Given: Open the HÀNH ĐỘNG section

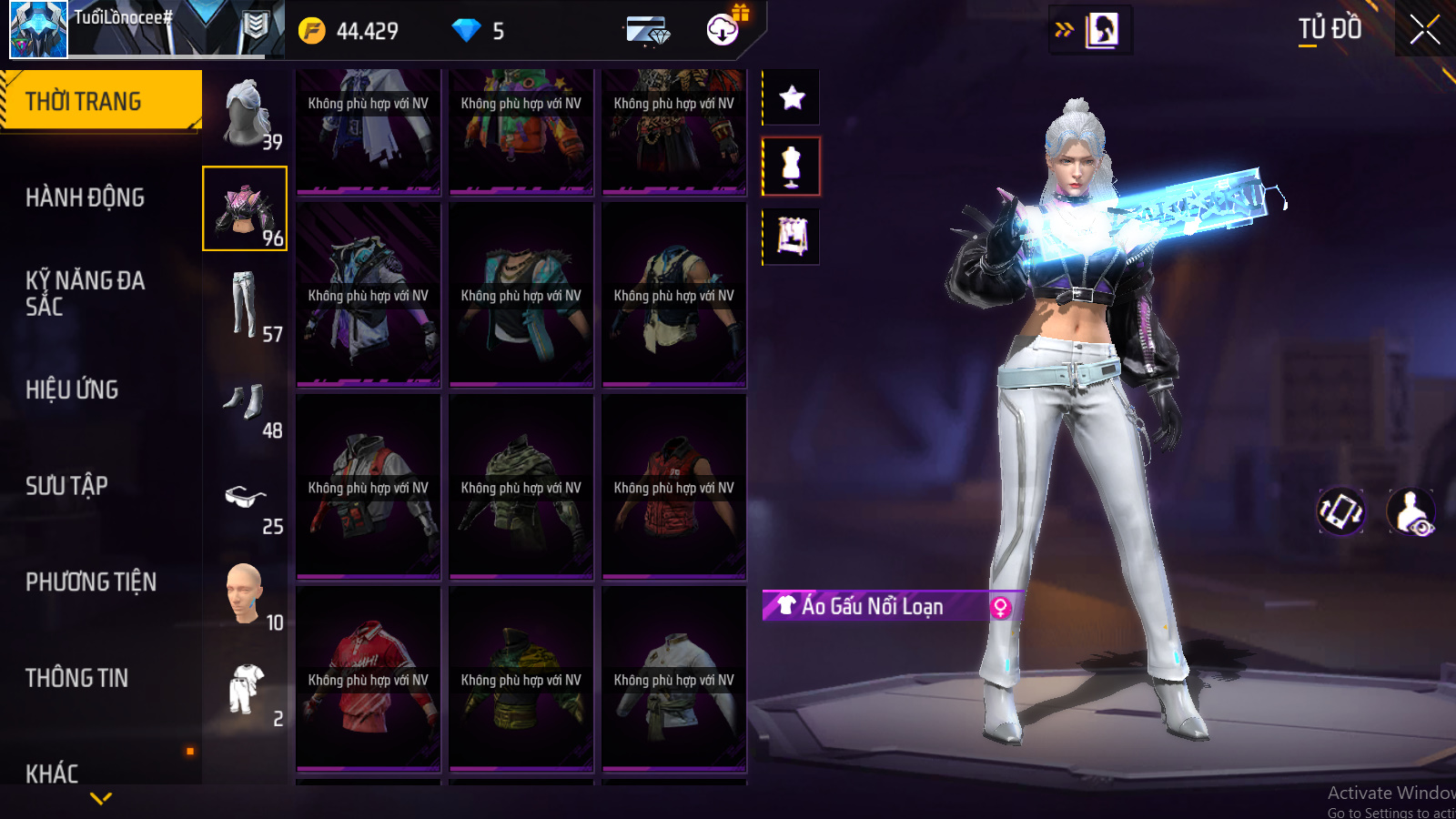Looking at the screenshot, I should 85,197.
